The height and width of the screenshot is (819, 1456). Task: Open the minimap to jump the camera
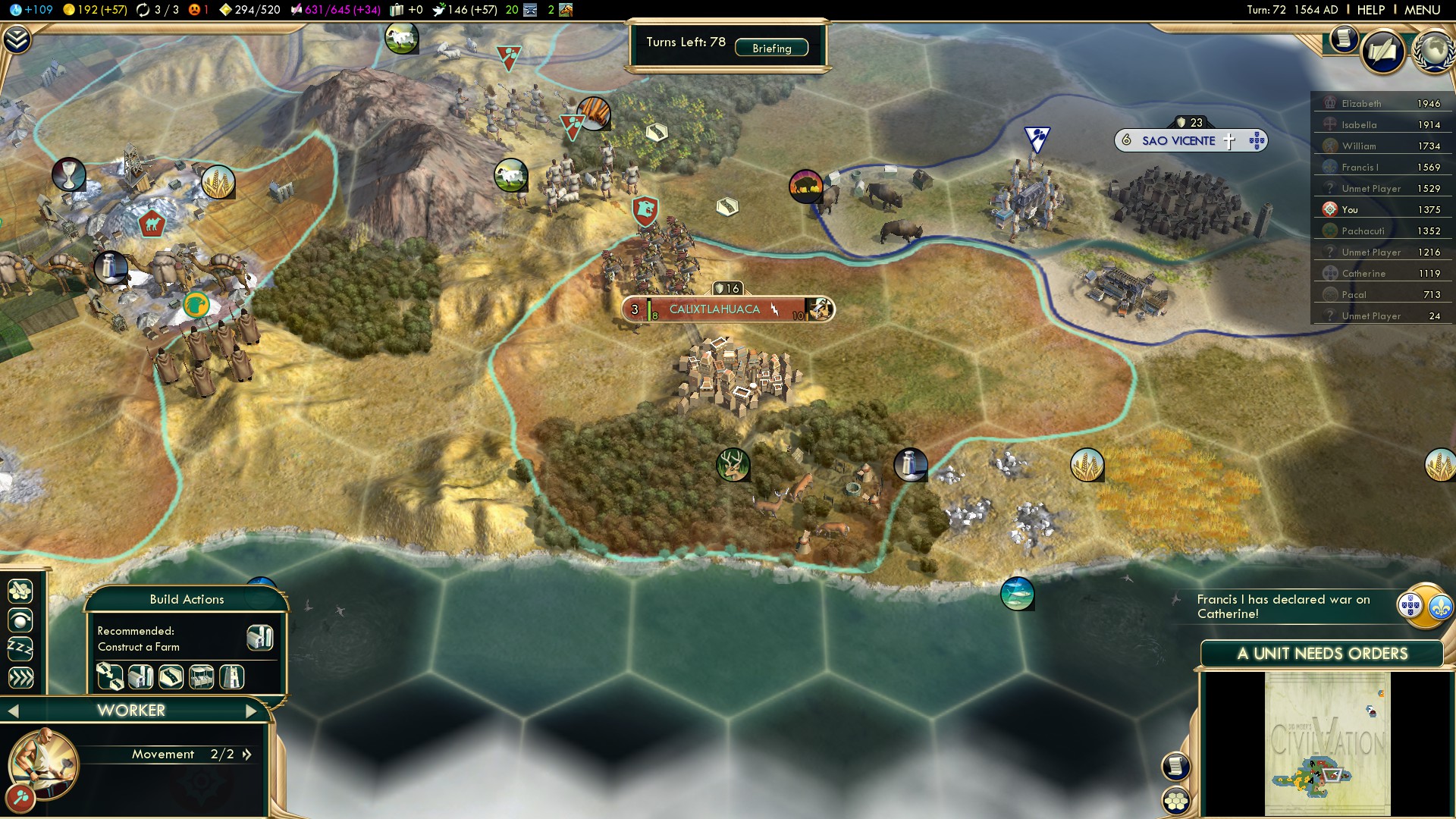(1327, 743)
